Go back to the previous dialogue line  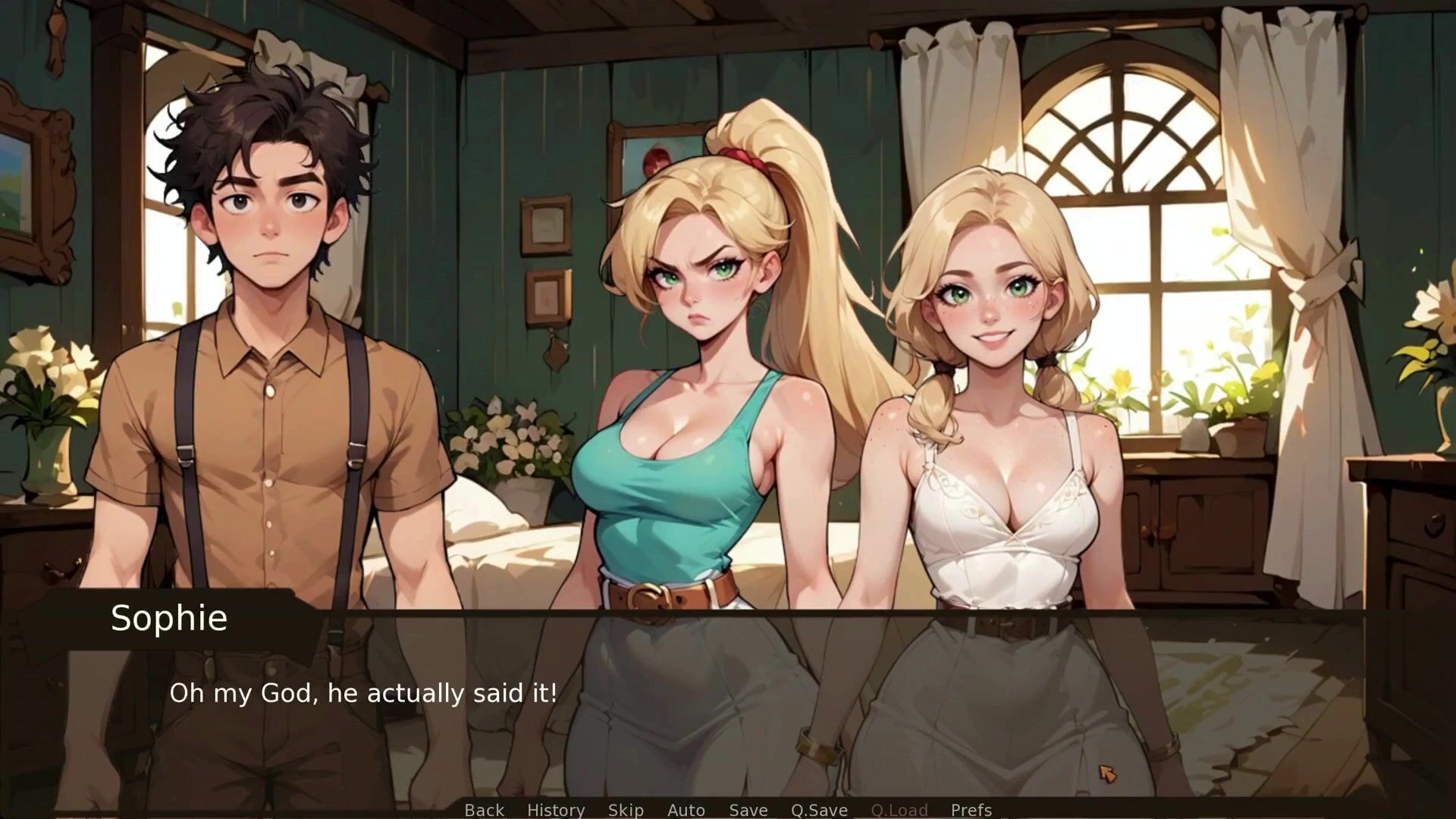coord(484,810)
